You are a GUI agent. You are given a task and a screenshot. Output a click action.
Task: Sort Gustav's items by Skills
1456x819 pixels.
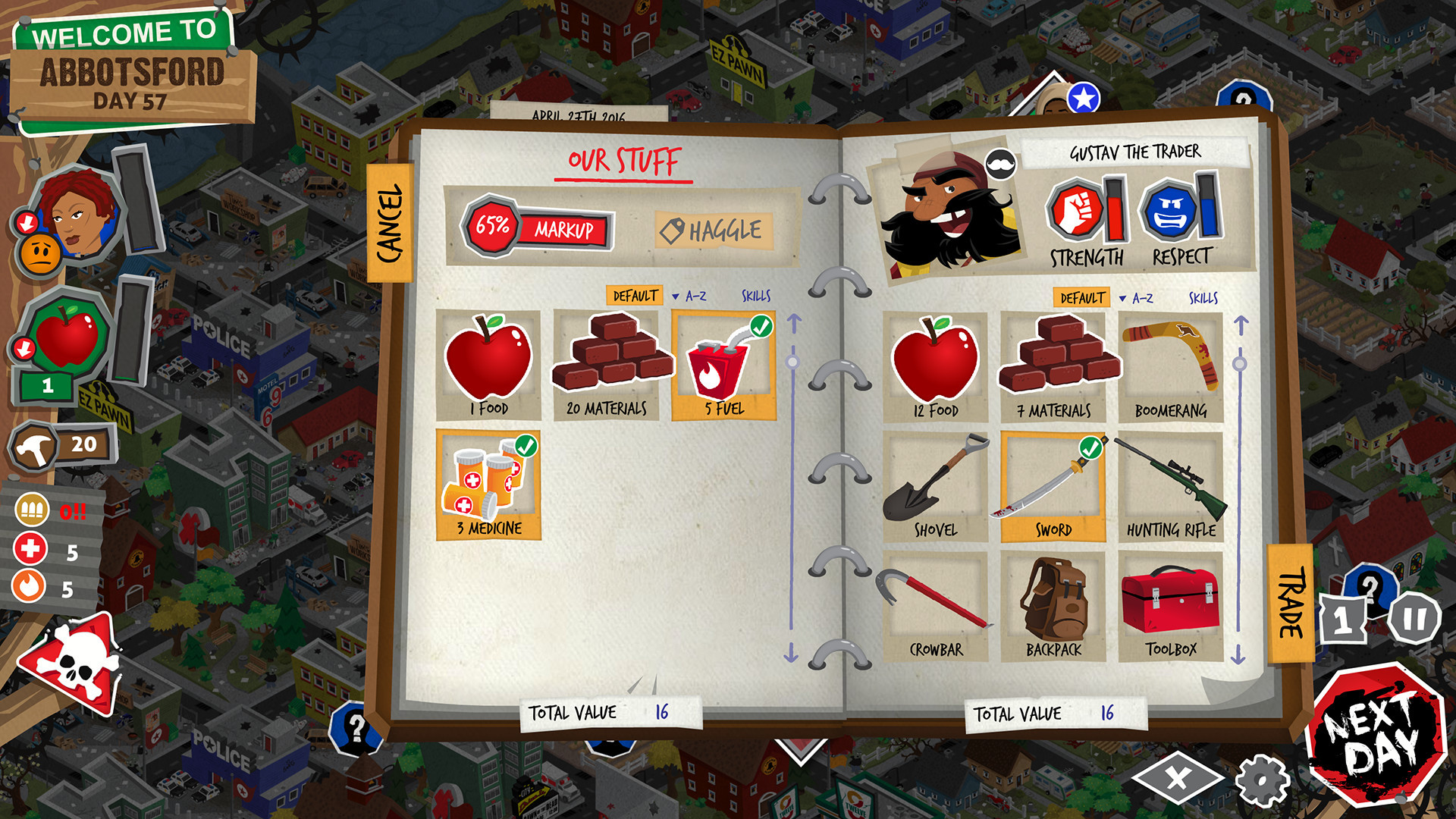coord(1205,298)
